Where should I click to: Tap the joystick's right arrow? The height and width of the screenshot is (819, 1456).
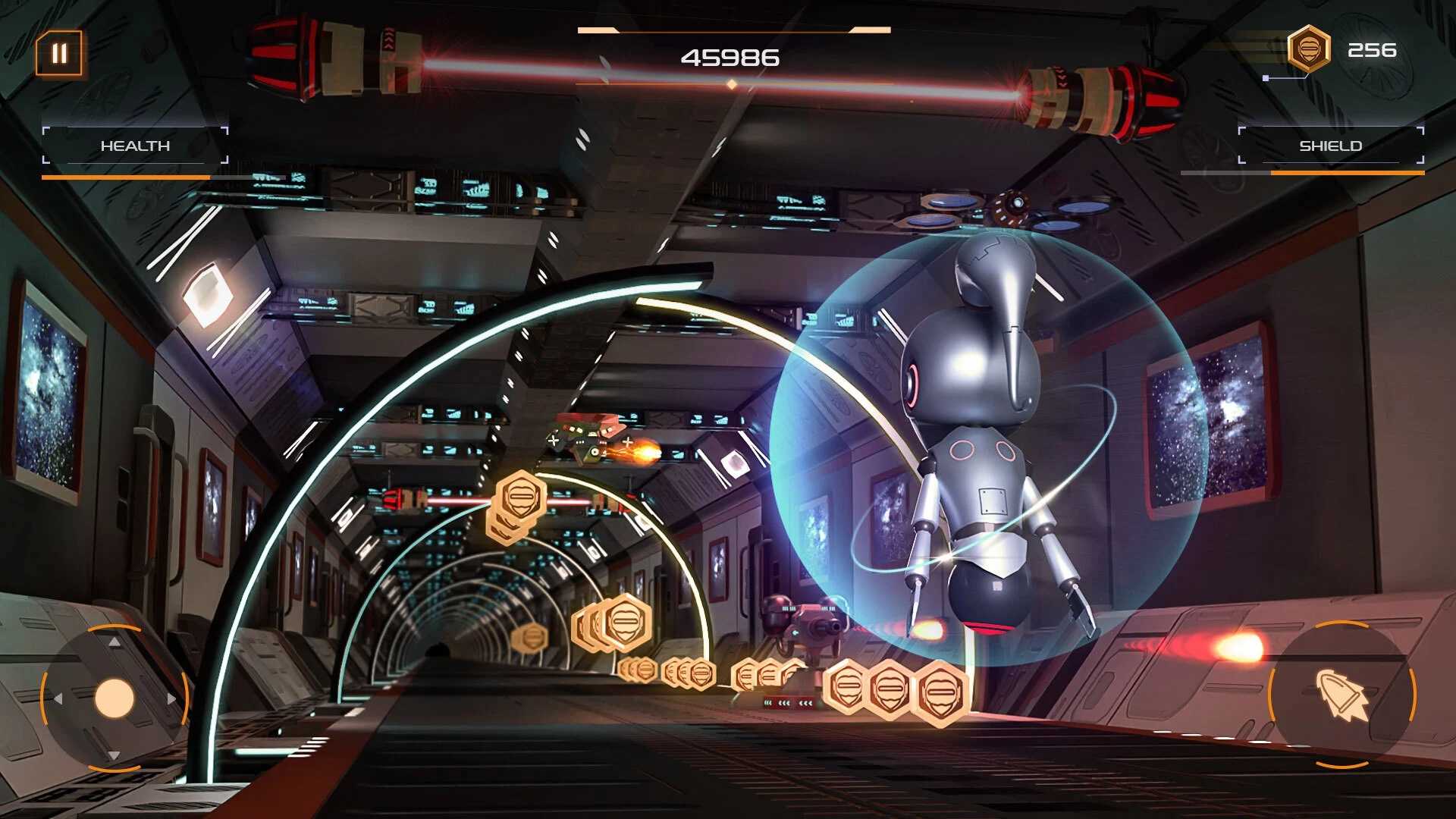(171, 698)
